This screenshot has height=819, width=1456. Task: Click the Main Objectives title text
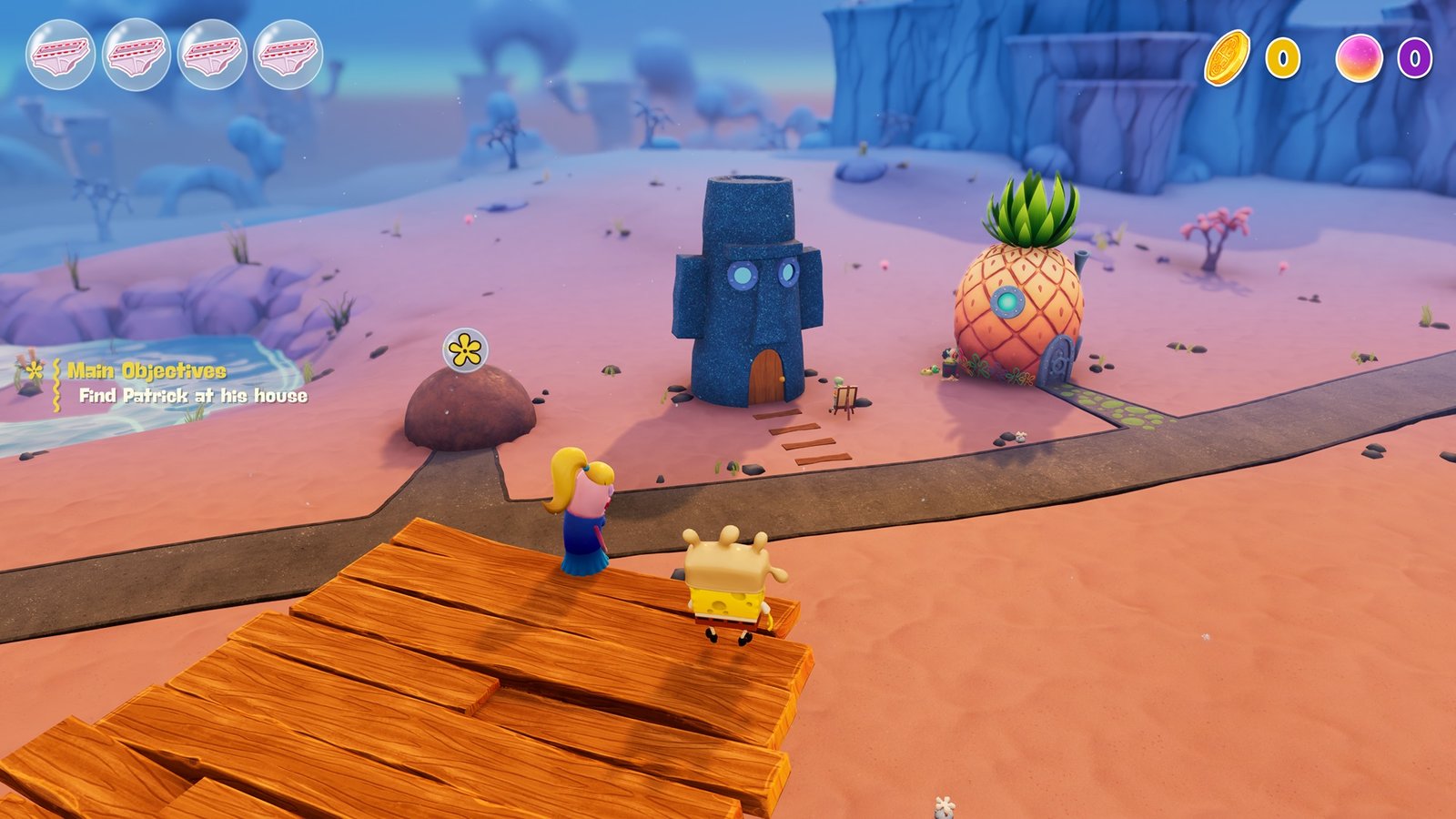pyautogui.click(x=146, y=371)
